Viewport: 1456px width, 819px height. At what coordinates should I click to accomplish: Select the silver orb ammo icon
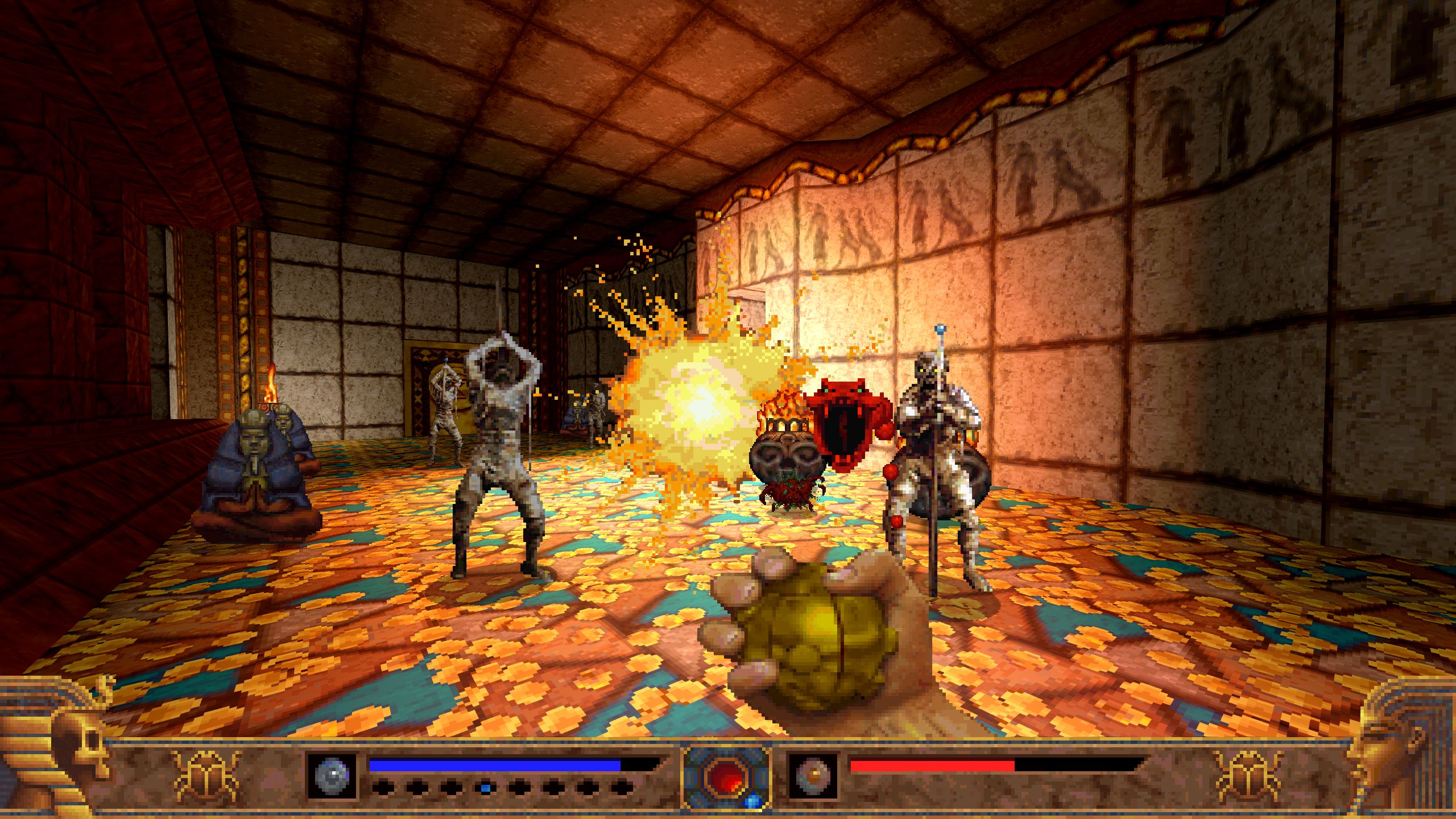(x=332, y=775)
